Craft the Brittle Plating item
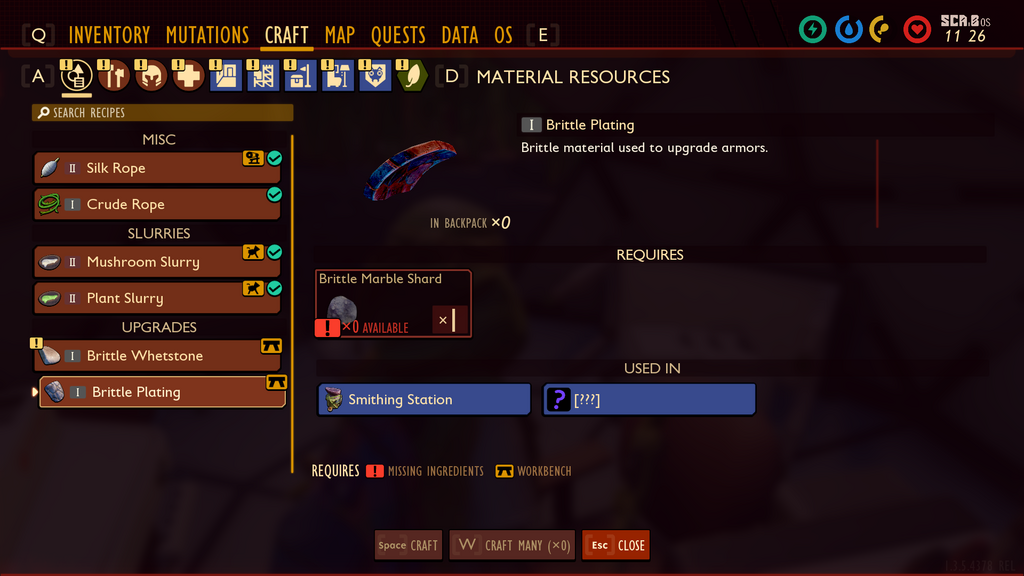The width and height of the screenshot is (1024, 576). pyautogui.click(x=408, y=545)
